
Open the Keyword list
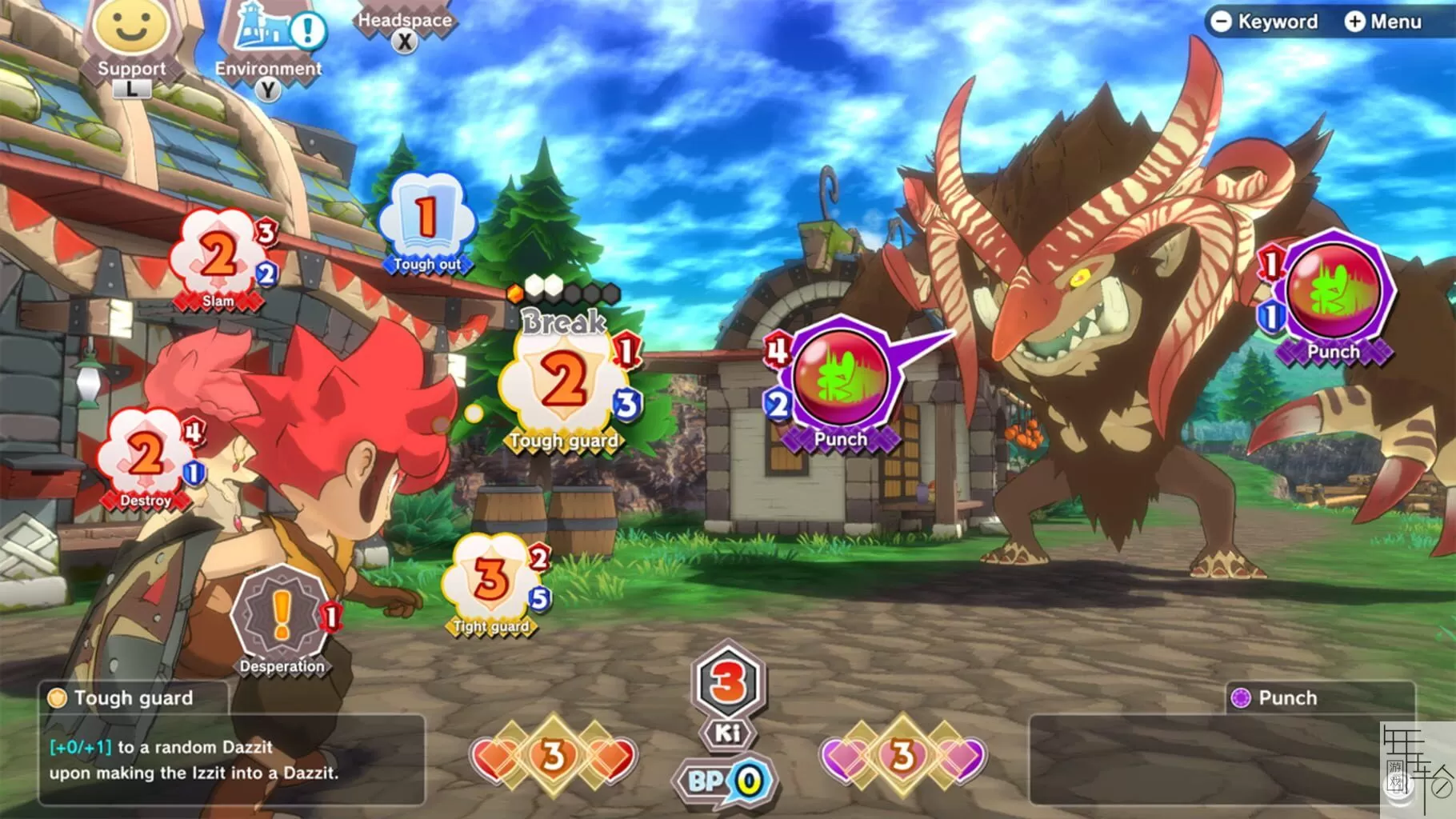1264,22
